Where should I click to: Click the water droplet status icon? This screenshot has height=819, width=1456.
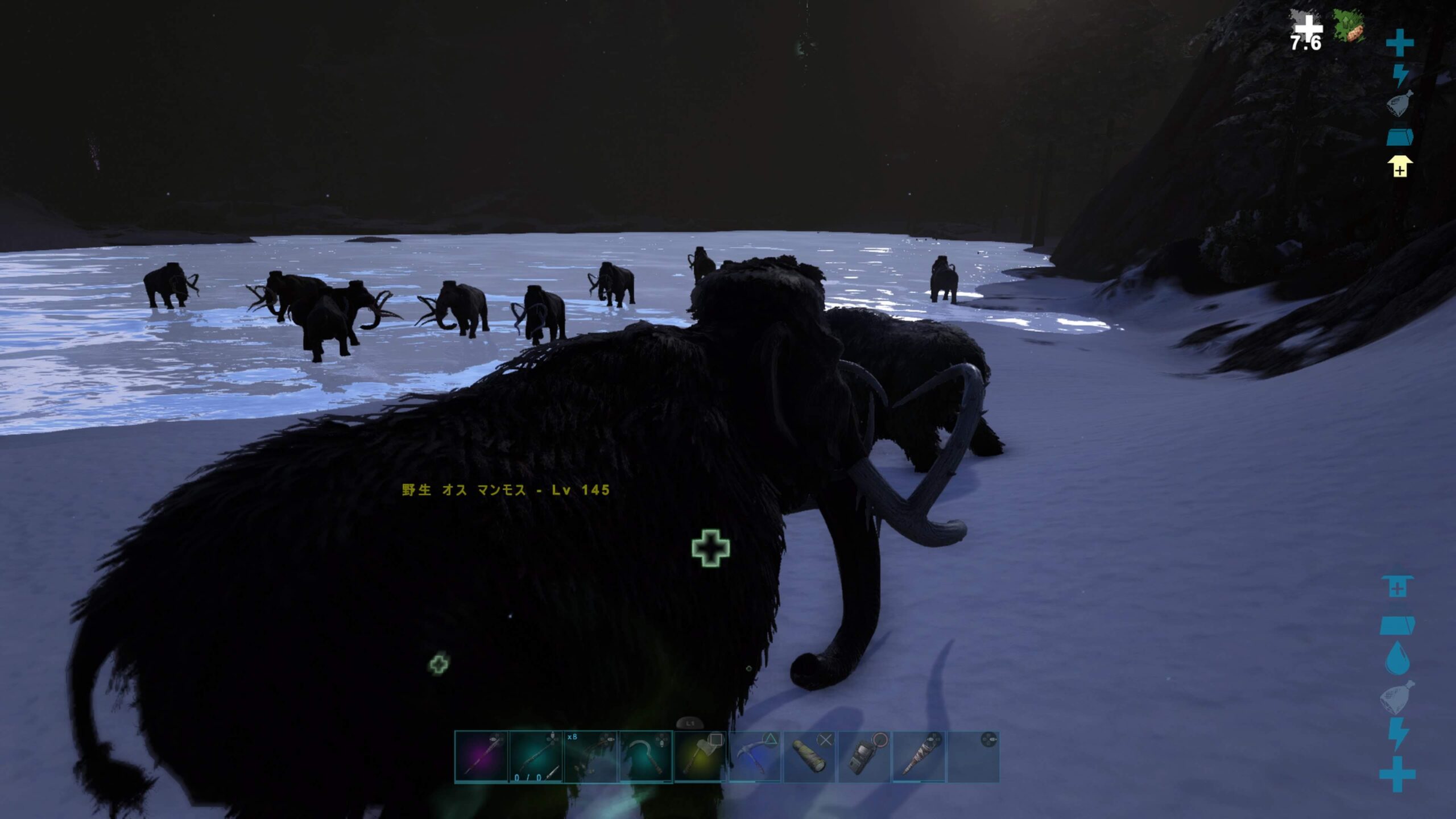tap(1396, 659)
